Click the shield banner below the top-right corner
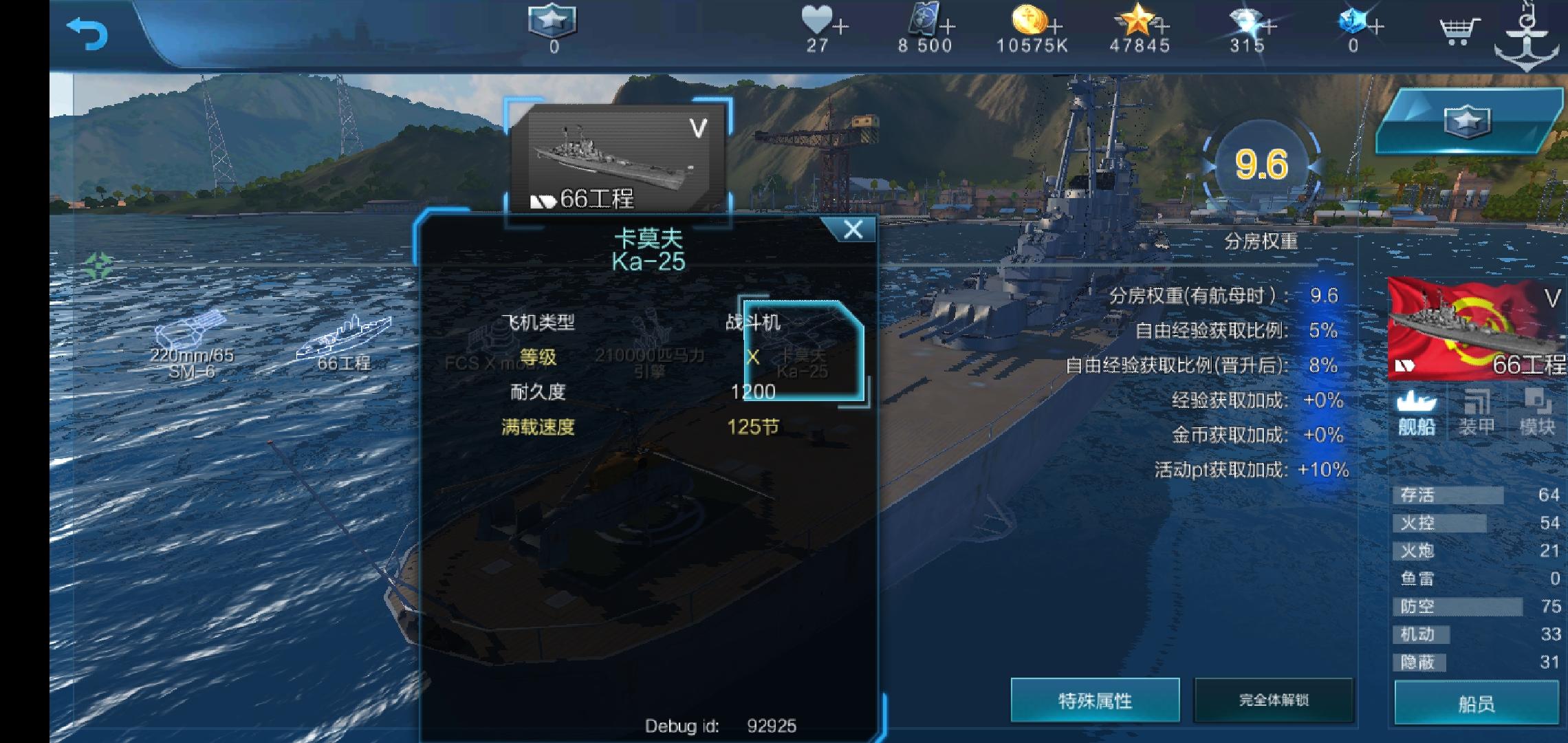 pyautogui.click(x=1466, y=122)
